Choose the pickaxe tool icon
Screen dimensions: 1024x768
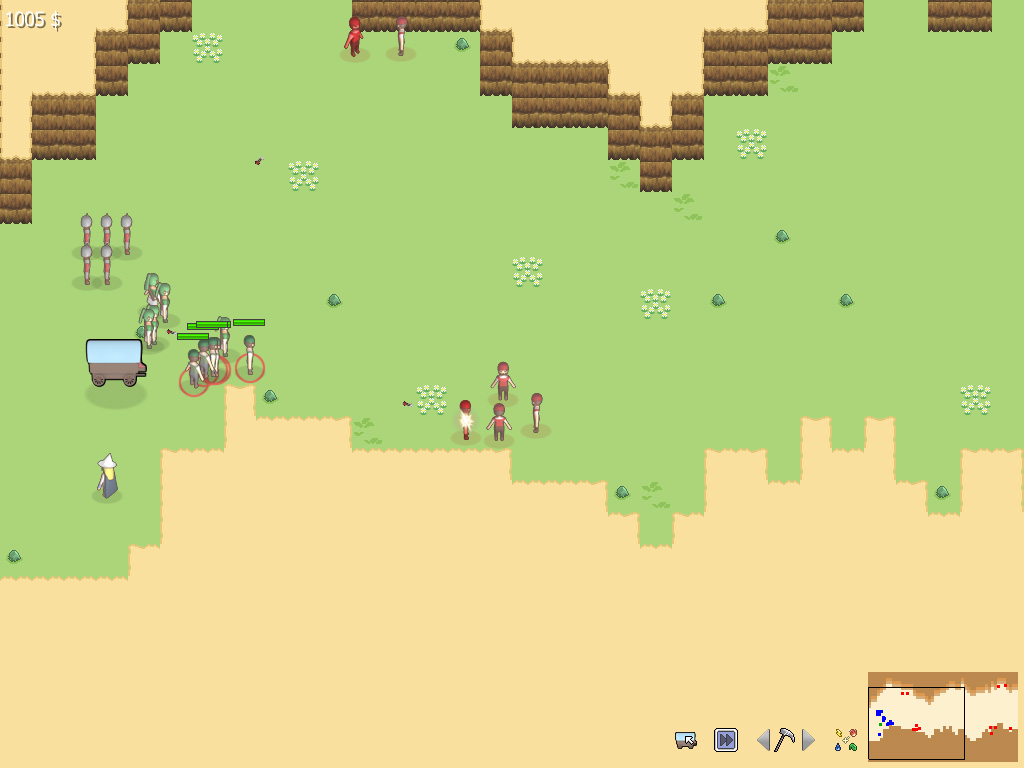coord(786,740)
